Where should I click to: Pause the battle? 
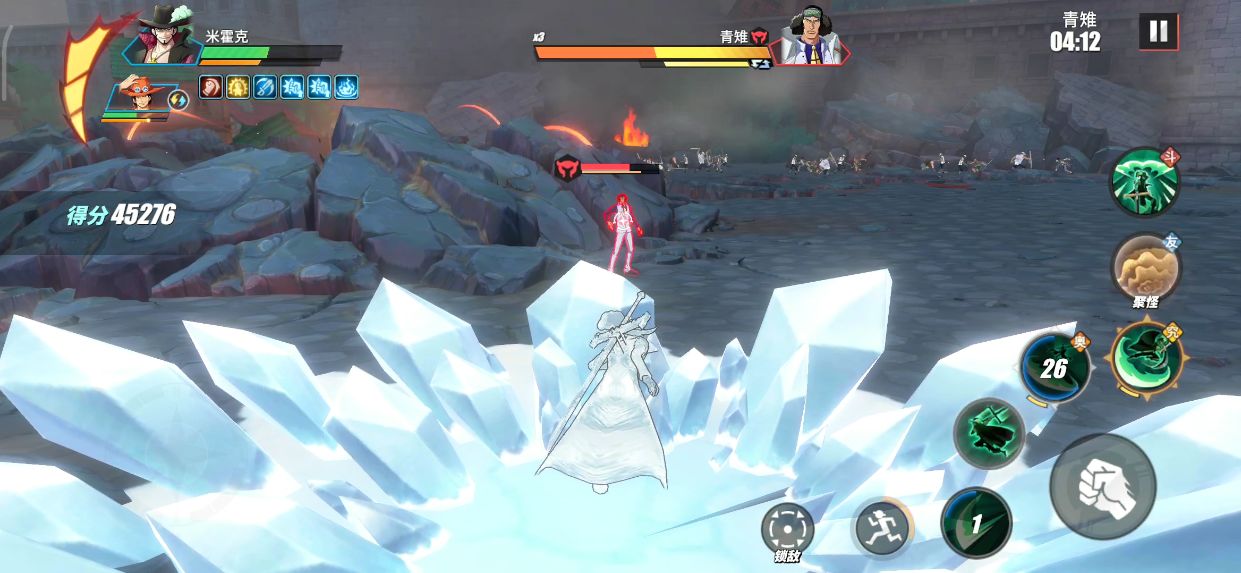(1158, 32)
